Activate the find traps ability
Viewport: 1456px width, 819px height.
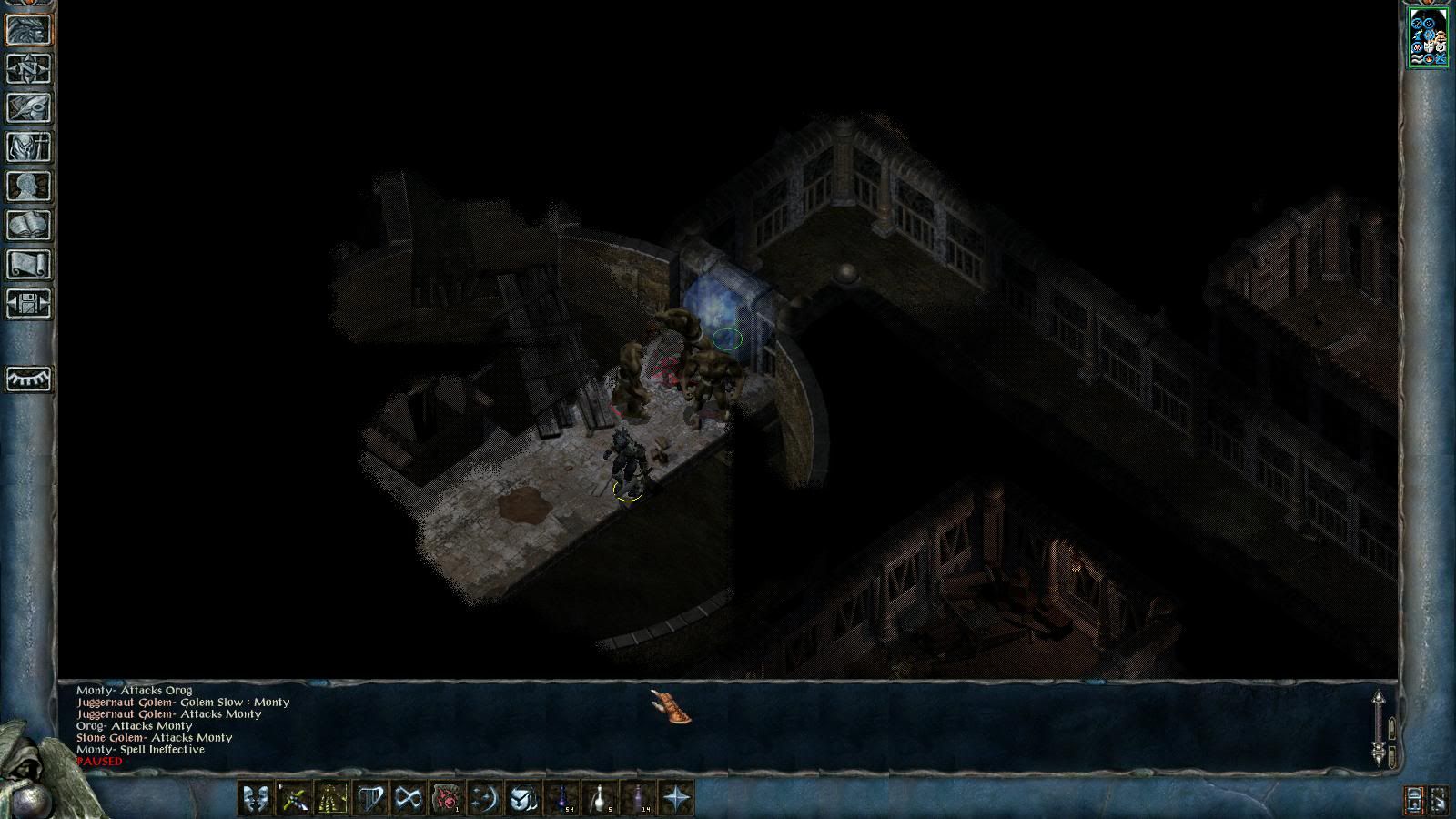coord(332,798)
